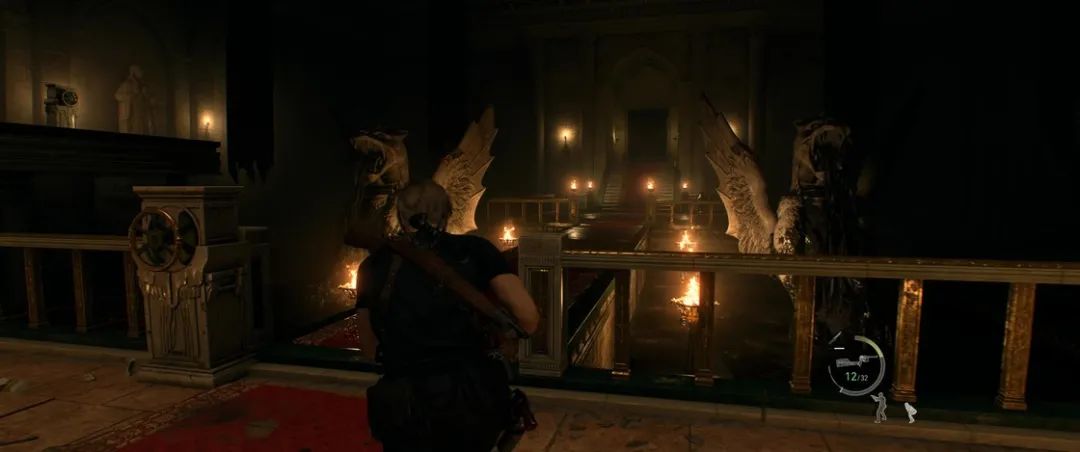Click the crouching companion status icon
The width and height of the screenshot is (1080, 452).
point(909,411)
